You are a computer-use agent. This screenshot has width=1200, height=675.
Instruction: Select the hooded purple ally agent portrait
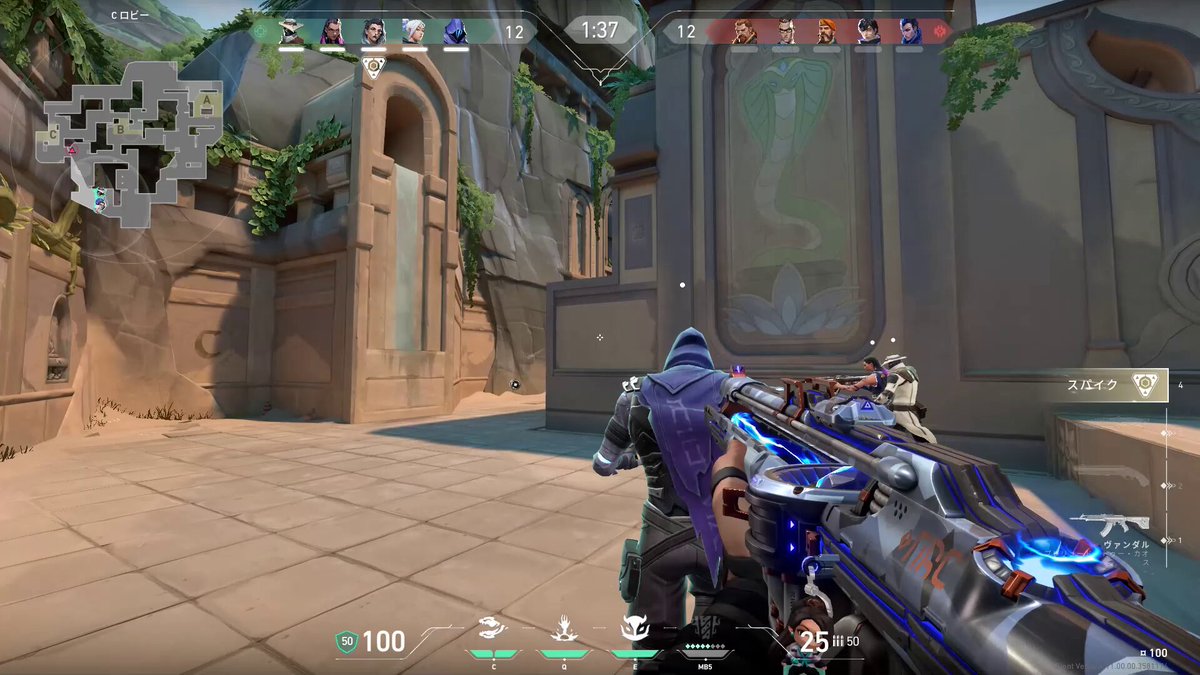(x=455, y=31)
